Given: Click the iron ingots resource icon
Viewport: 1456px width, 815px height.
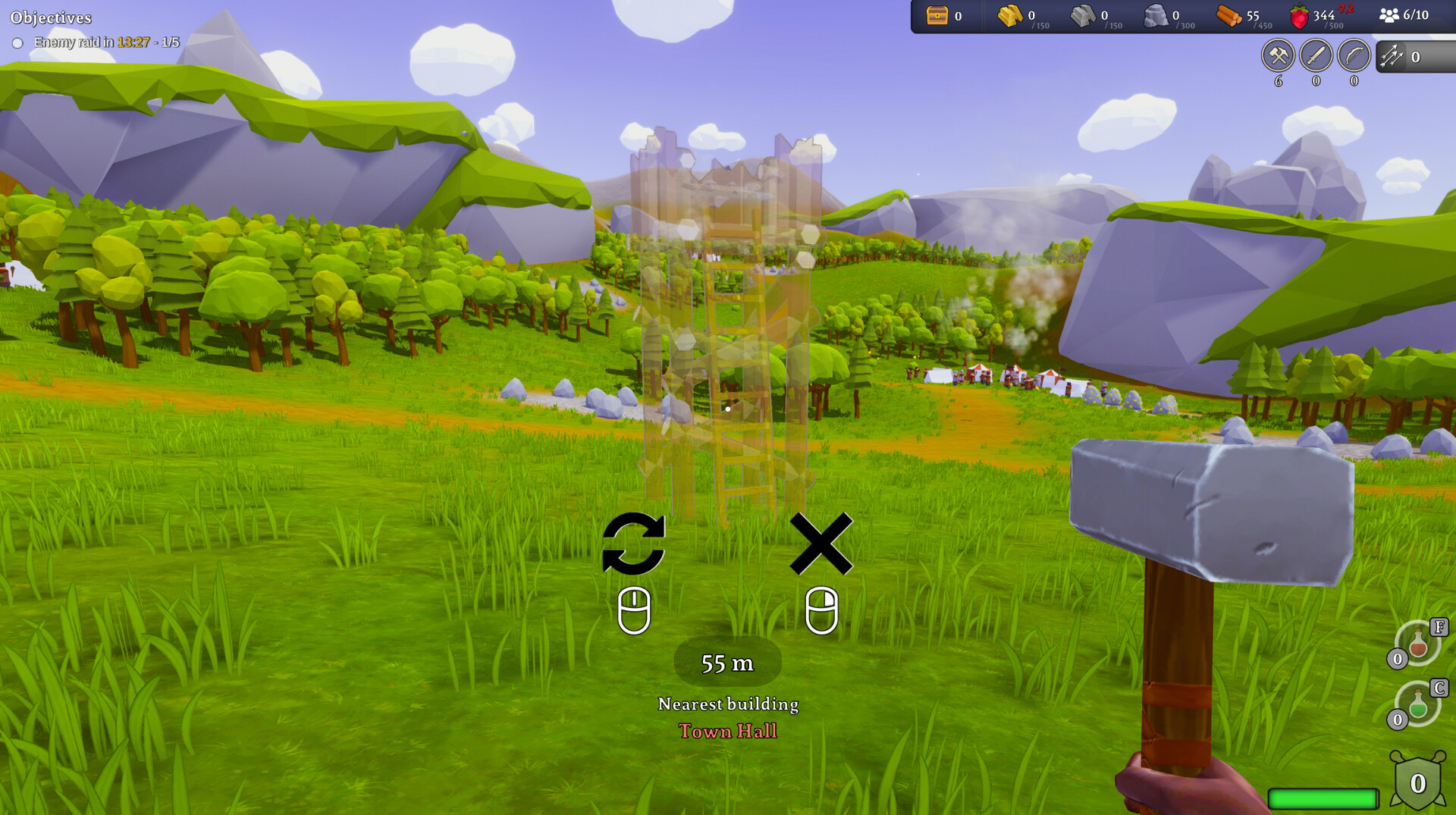Looking at the screenshot, I should pyautogui.click(x=1083, y=14).
